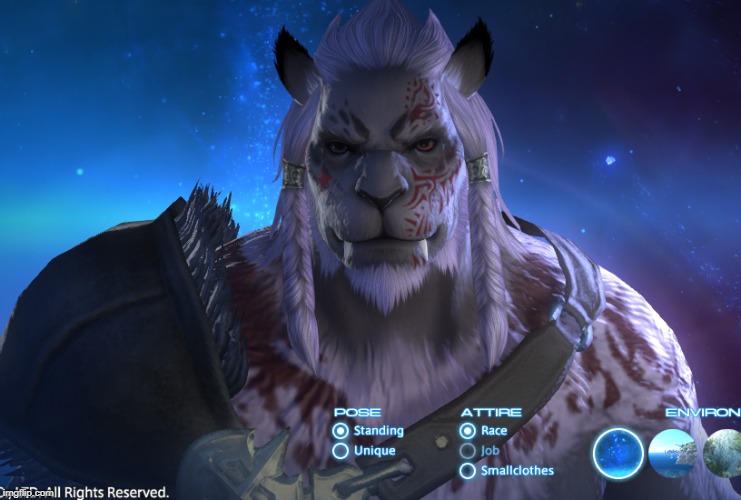741x500 pixels.
Task: Set attire to Smallclothes
Action: [x=467, y=470]
